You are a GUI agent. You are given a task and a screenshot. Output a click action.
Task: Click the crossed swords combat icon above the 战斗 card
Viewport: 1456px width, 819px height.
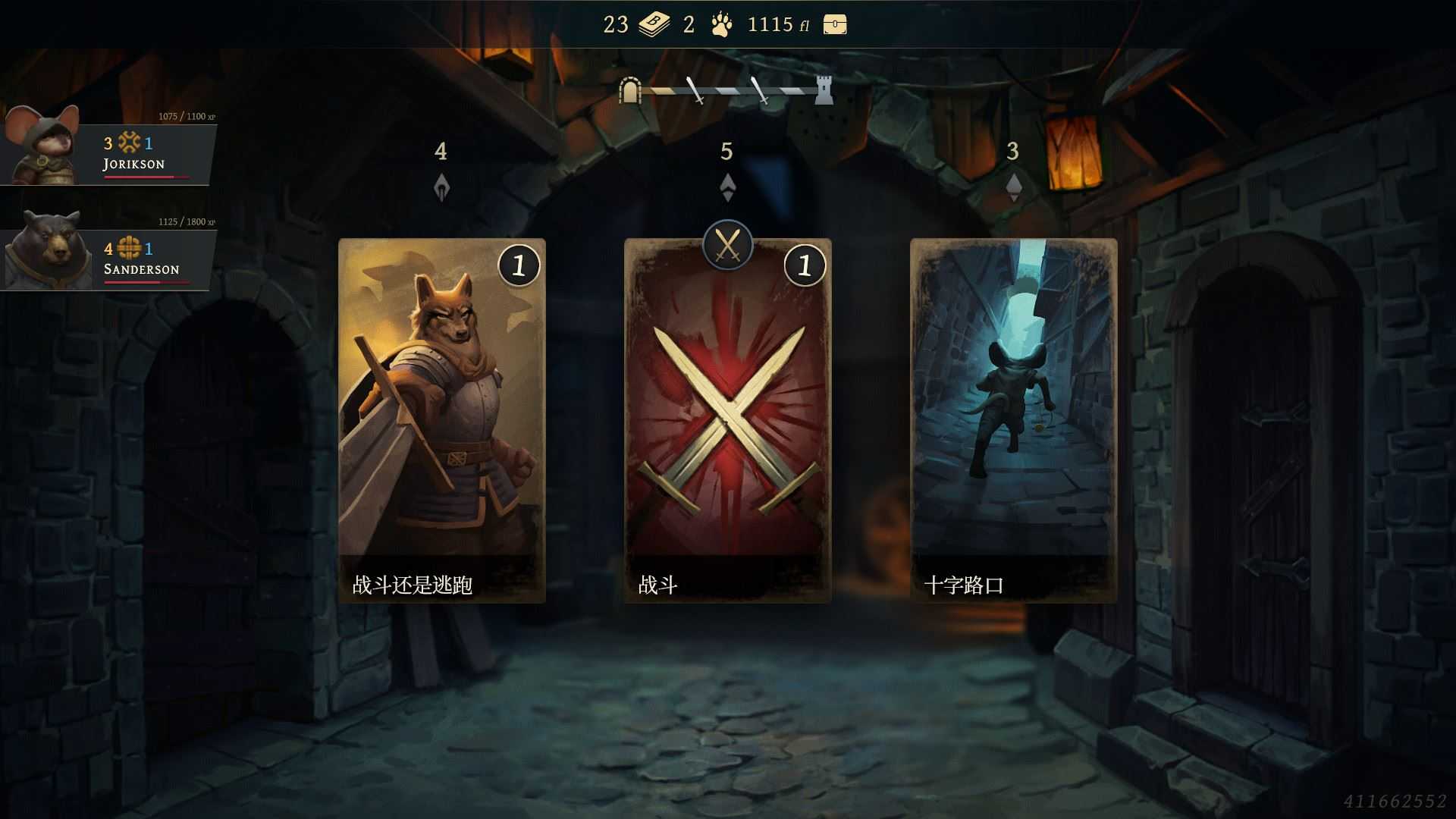[x=727, y=245]
